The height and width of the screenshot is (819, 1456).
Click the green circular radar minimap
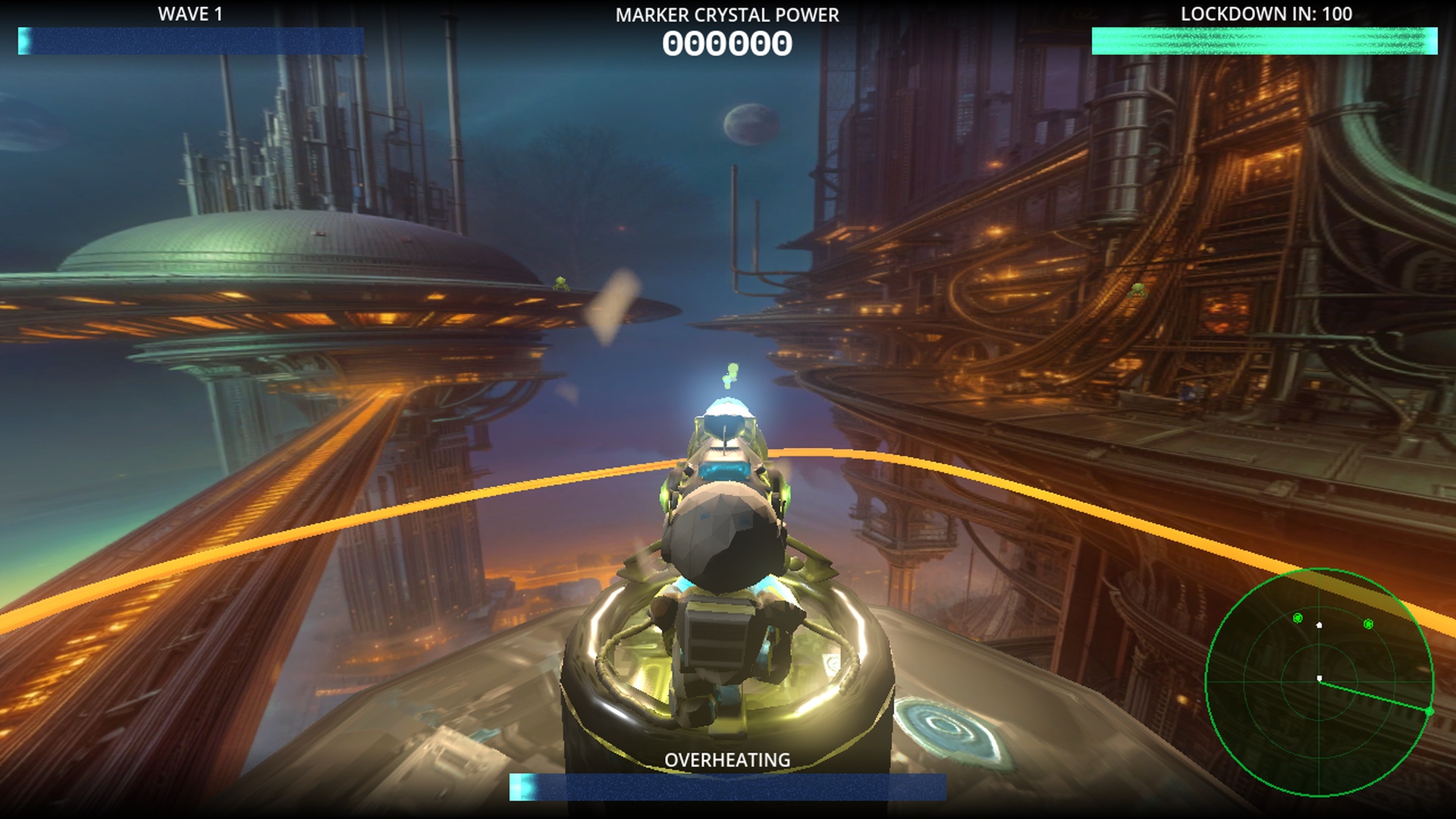(1319, 682)
